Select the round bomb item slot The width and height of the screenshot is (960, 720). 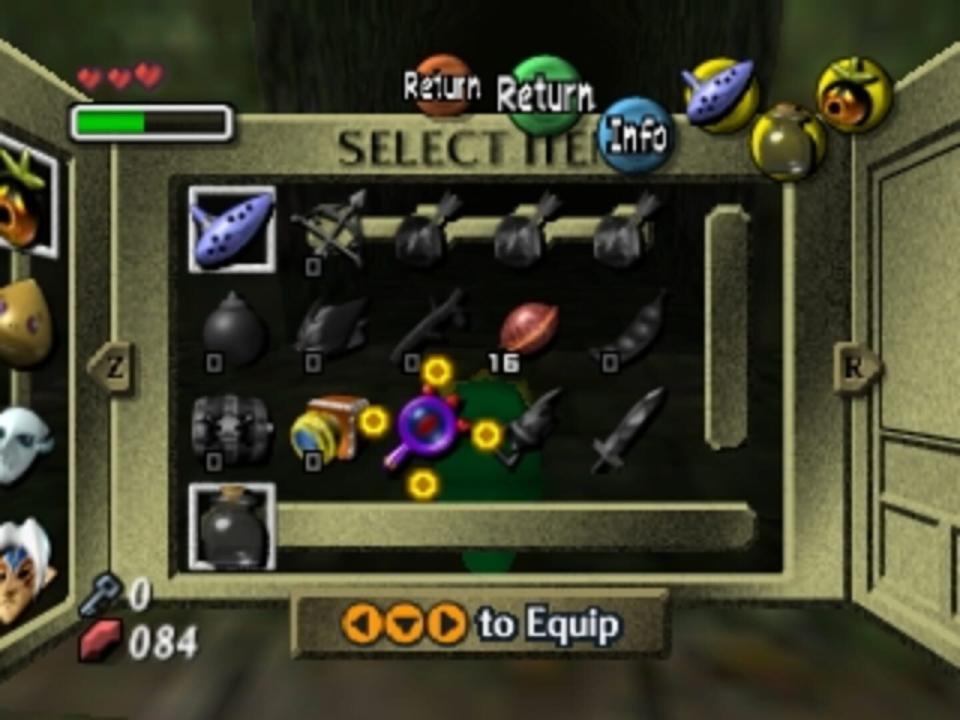[x=233, y=329]
